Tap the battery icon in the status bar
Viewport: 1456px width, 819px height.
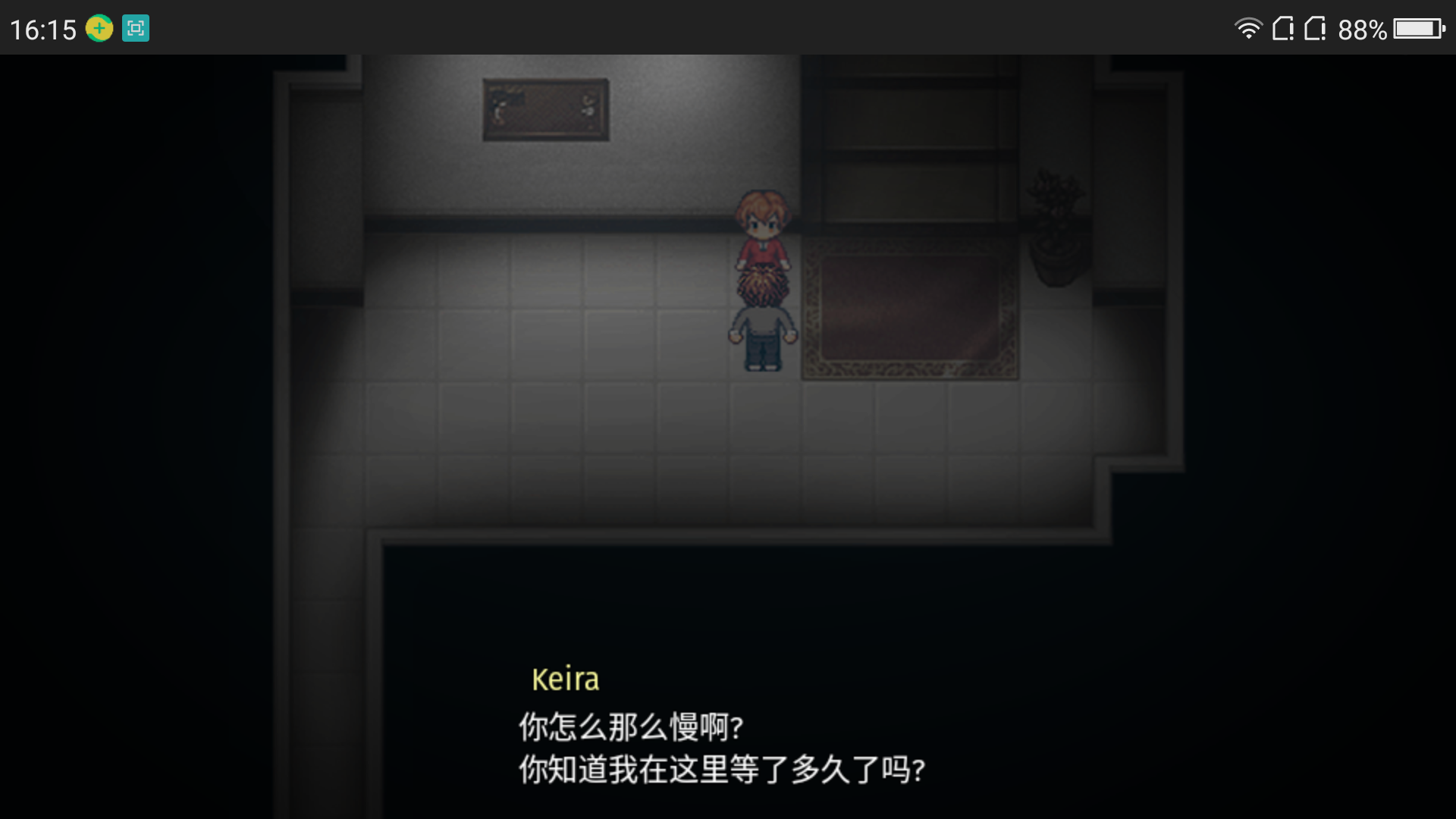coord(1420,28)
